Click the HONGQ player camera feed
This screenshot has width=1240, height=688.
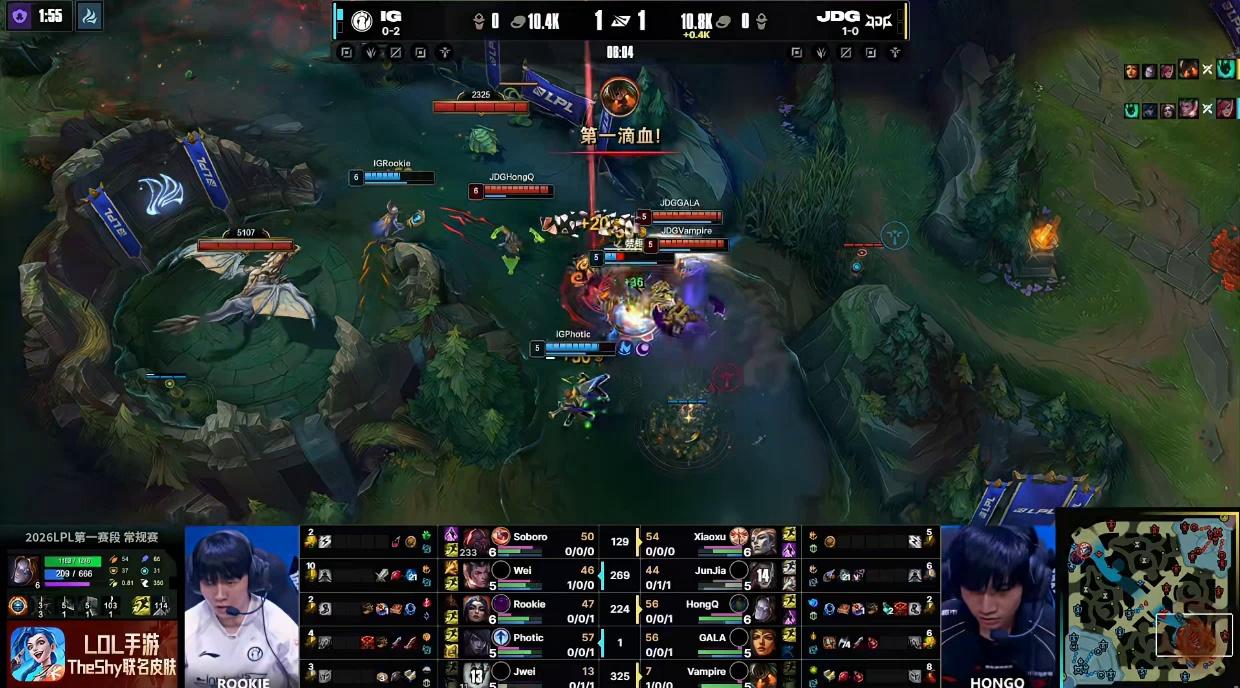pyautogui.click(x=997, y=606)
